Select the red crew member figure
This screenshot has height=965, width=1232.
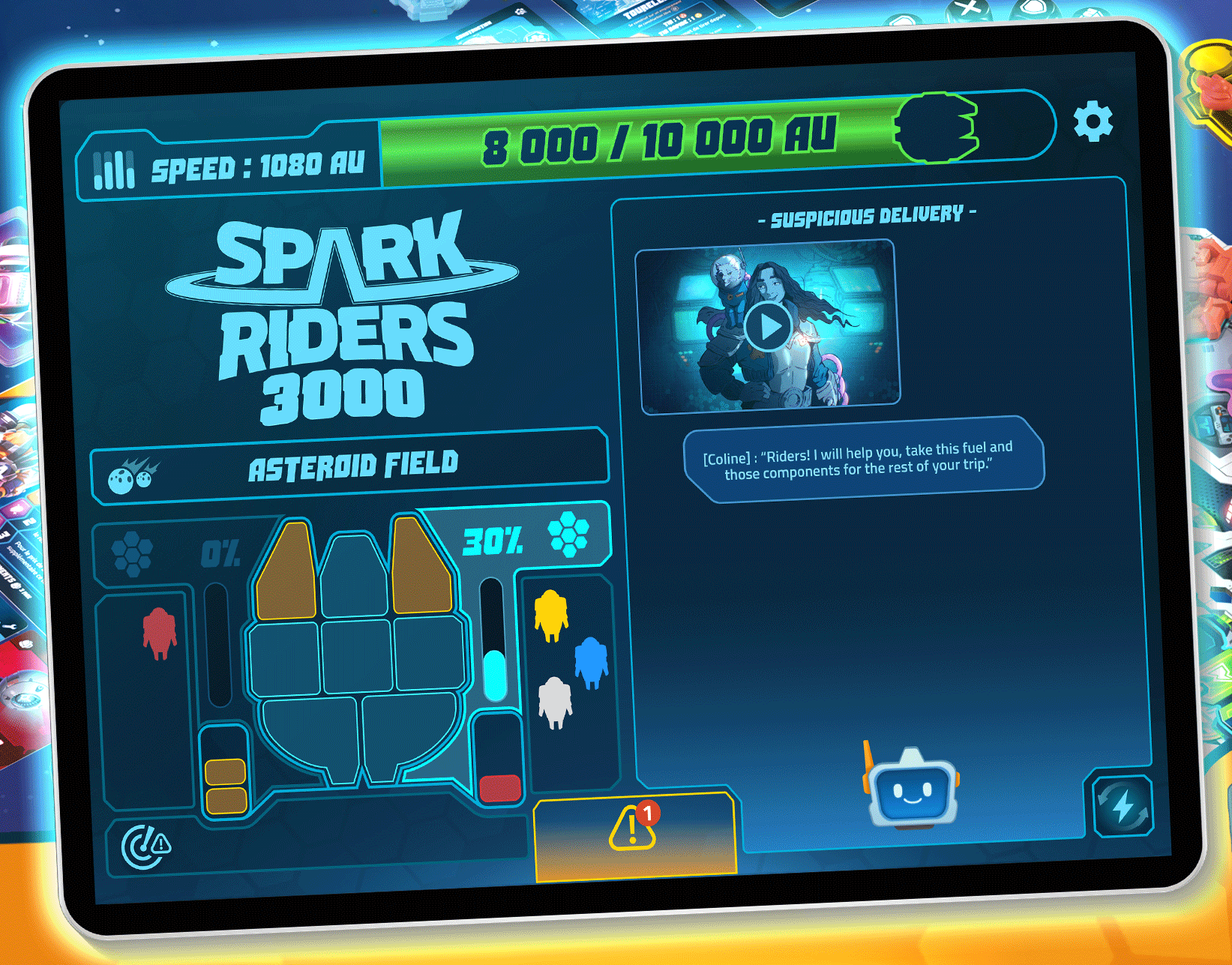coord(160,633)
